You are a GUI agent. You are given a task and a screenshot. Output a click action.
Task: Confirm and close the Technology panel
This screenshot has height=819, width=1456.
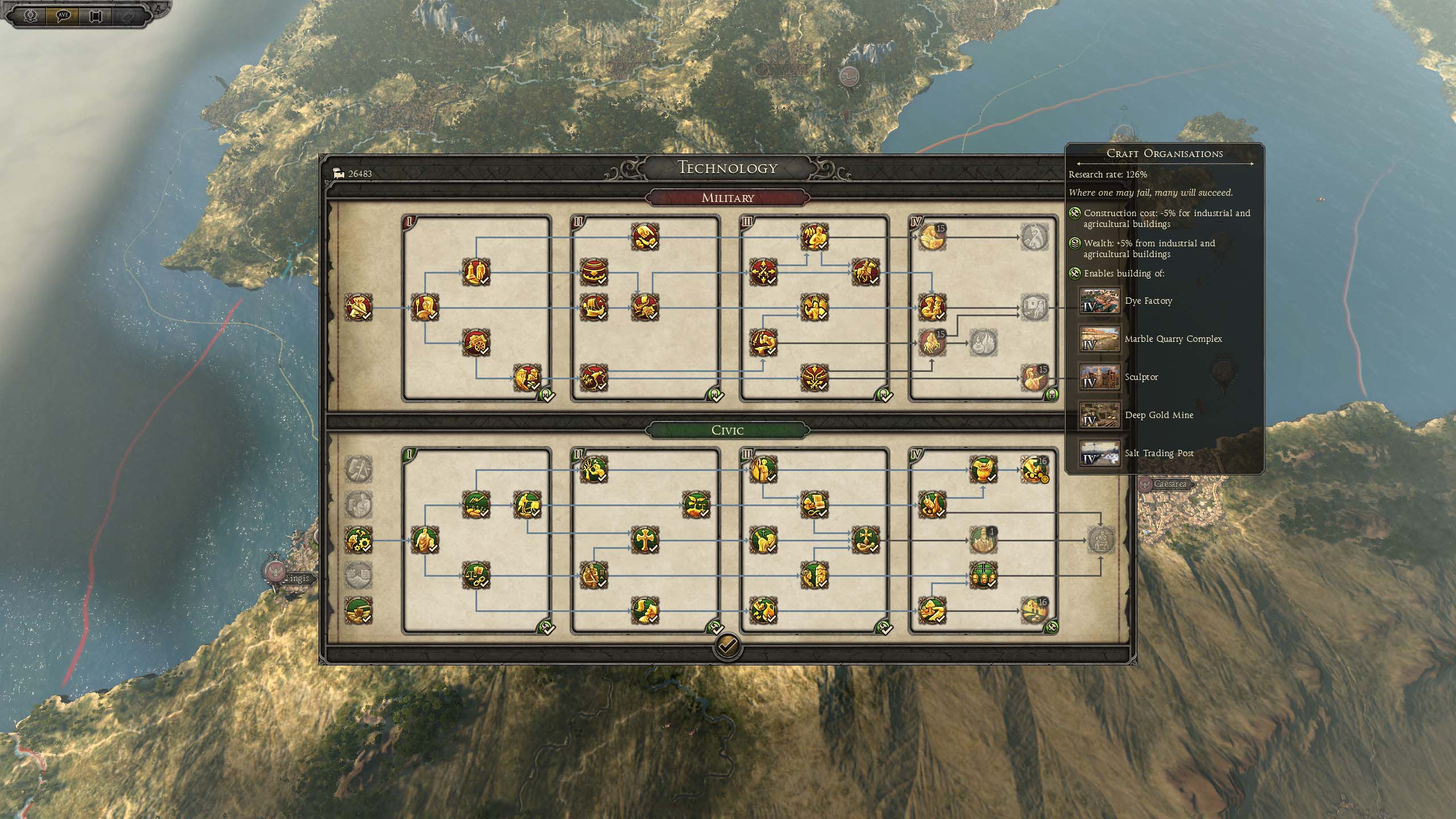[x=727, y=646]
